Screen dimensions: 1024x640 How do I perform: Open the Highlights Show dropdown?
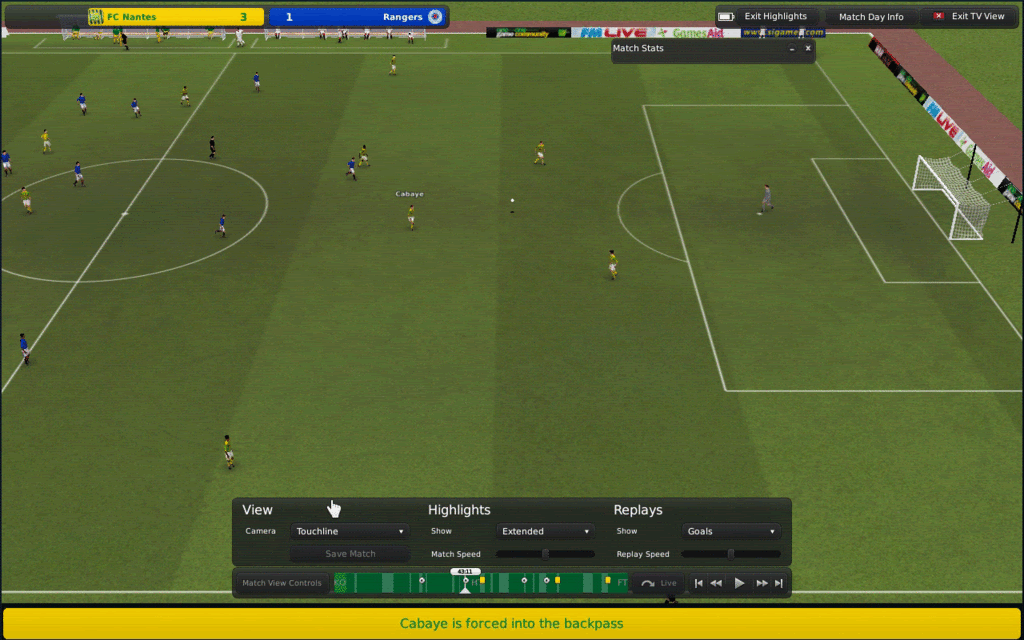pyautogui.click(x=545, y=531)
